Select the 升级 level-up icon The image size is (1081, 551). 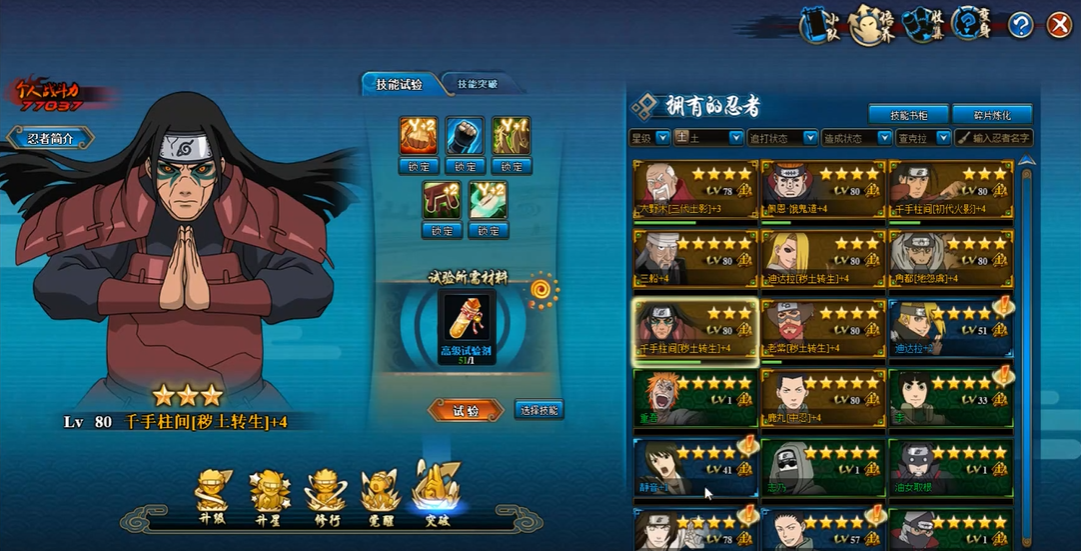pyautogui.click(x=214, y=494)
